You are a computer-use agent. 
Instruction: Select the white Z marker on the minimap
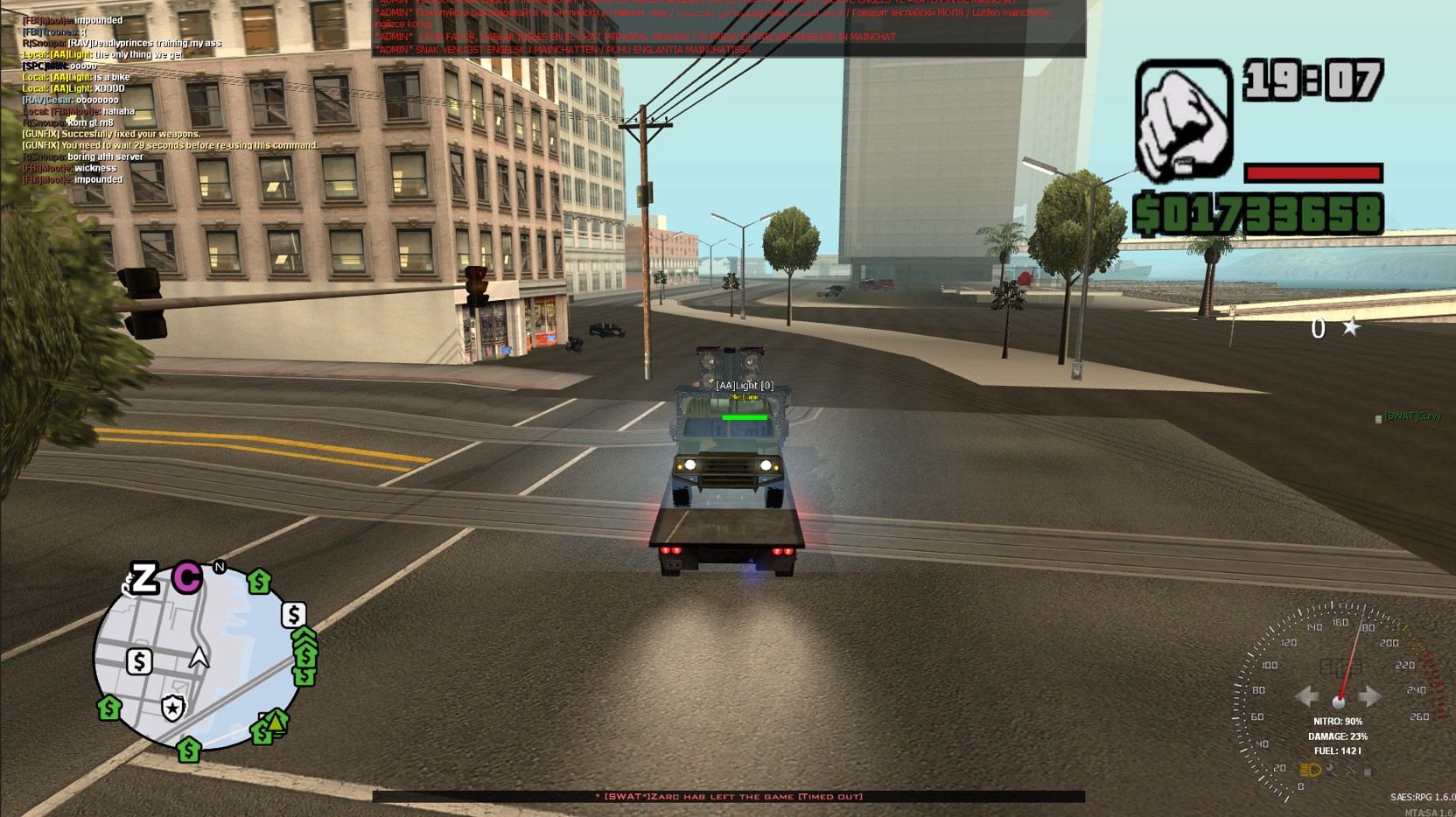[x=143, y=578]
